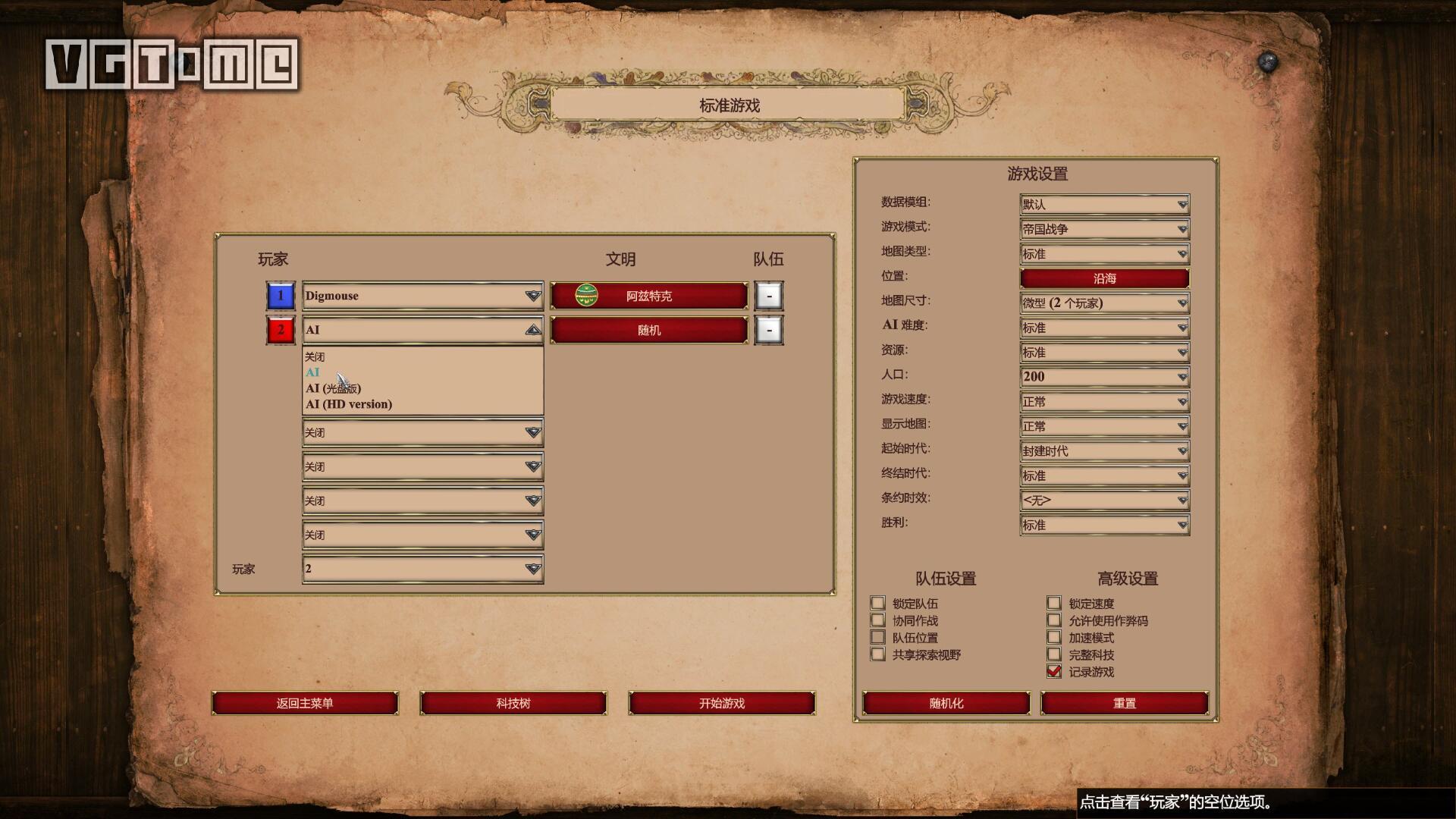The width and height of the screenshot is (1456, 819).
Task: Enable the 锁定队伍 checkbox
Action: [877, 603]
